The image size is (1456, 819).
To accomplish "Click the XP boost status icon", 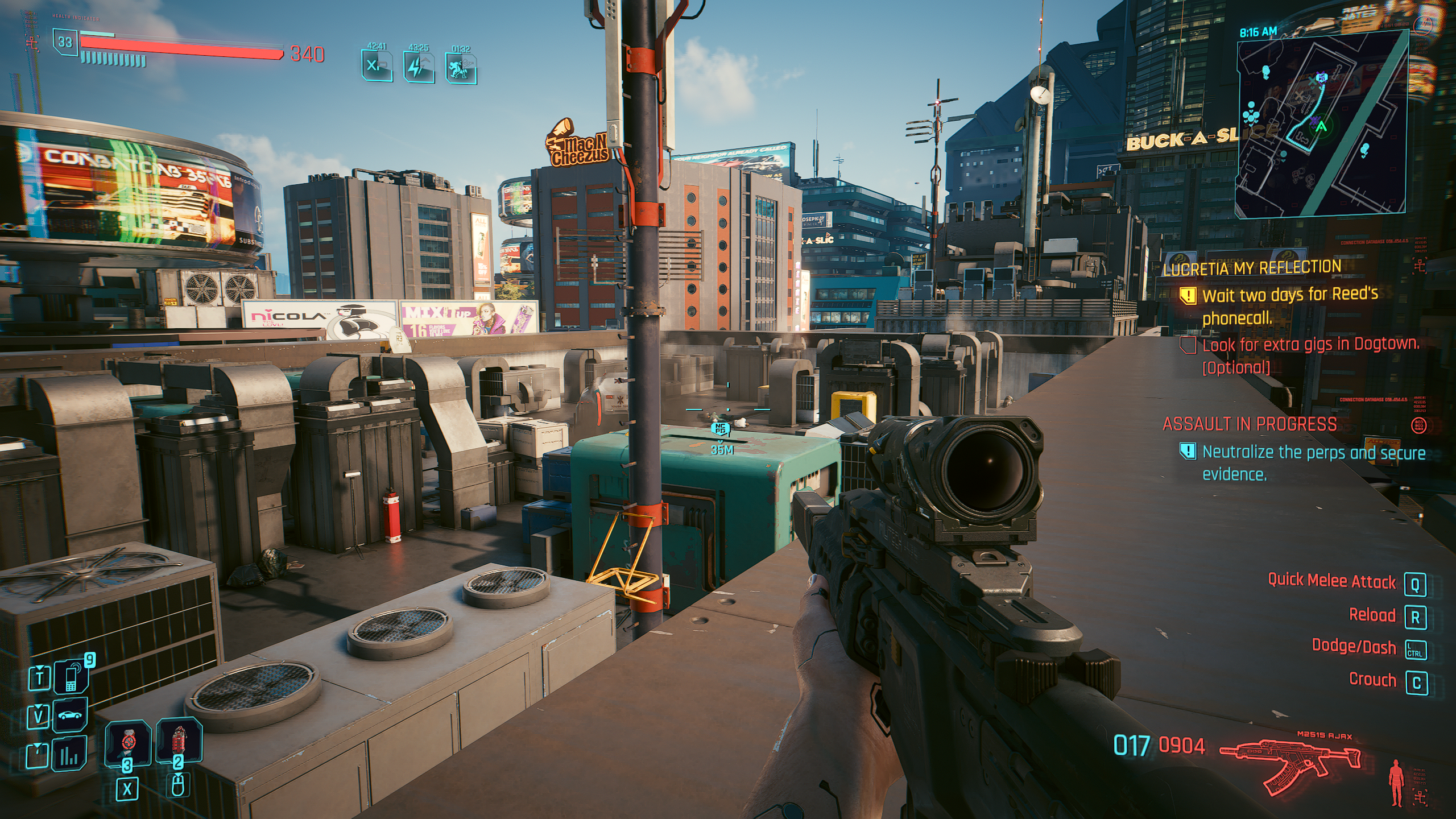I will [x=377, y=67].
